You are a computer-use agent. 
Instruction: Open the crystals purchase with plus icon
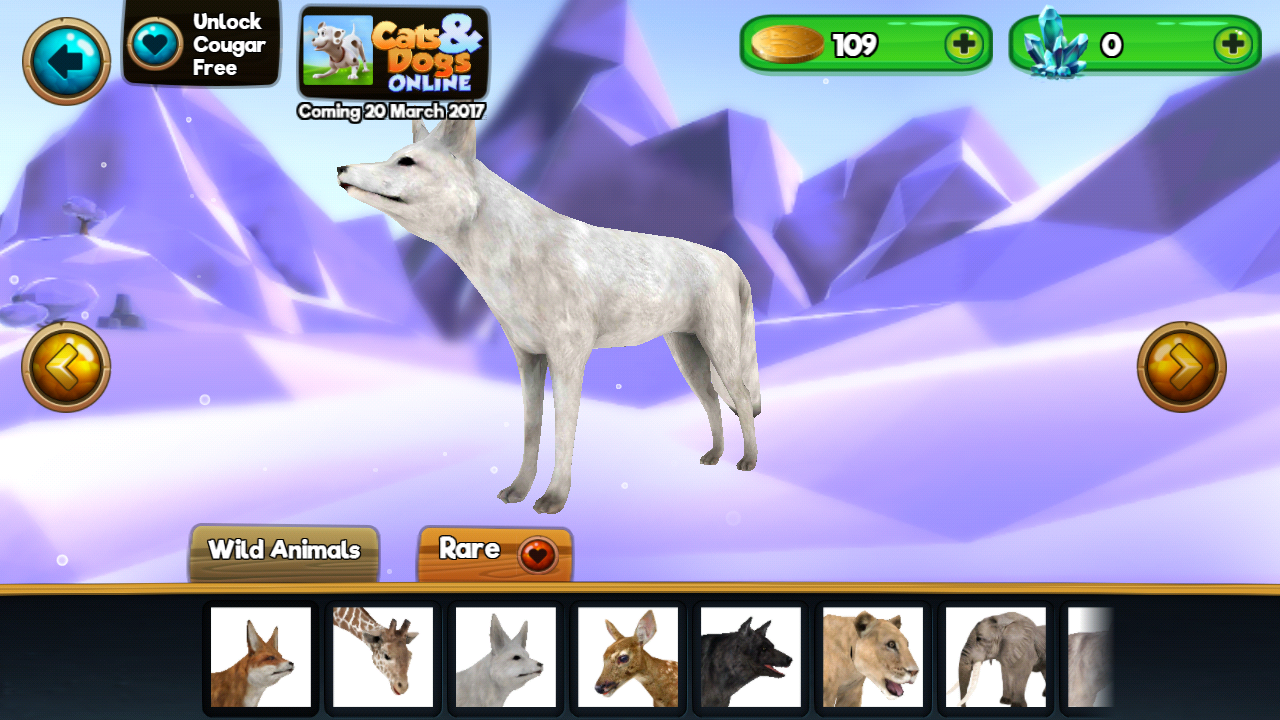1234,44
